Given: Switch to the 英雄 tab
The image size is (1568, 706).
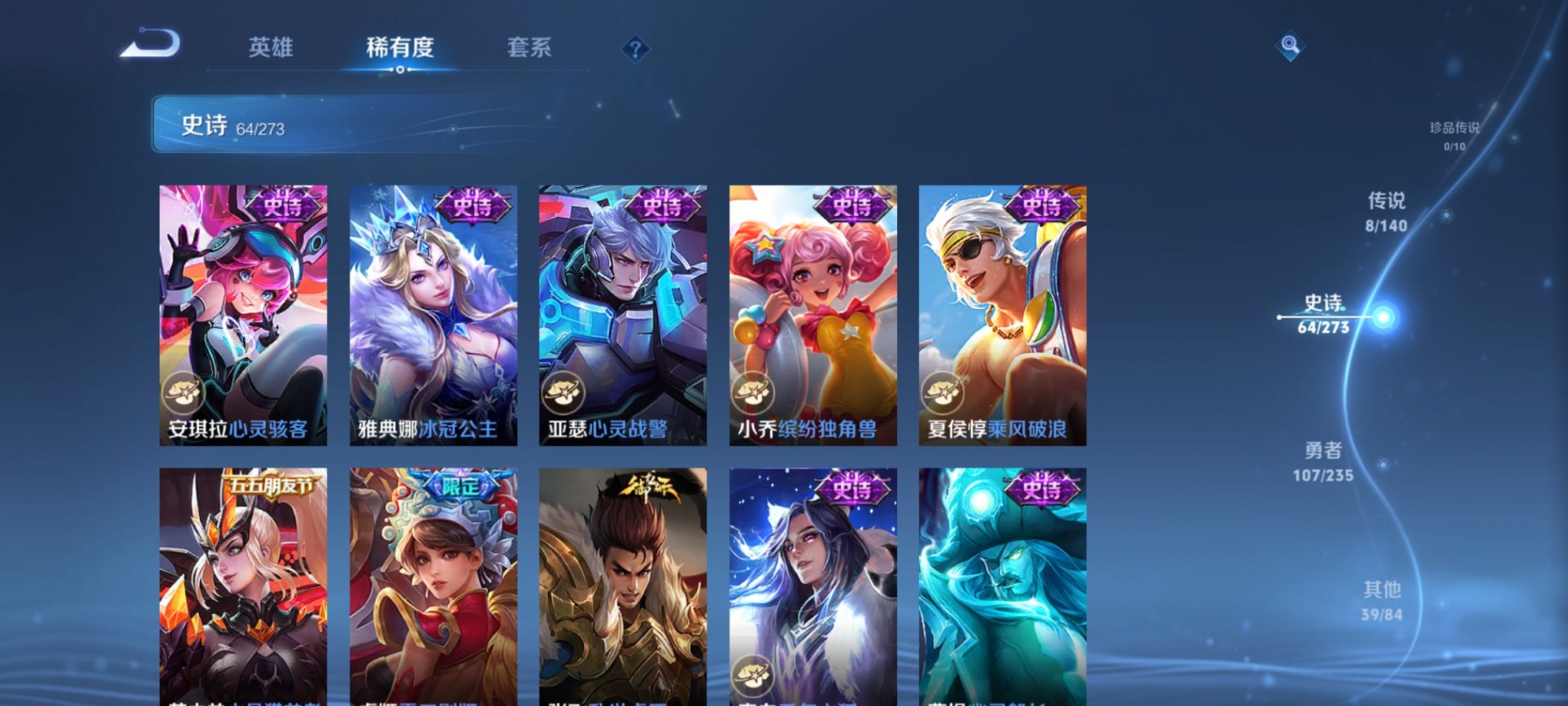Looking at the screenshot, I should pos(273,48).
